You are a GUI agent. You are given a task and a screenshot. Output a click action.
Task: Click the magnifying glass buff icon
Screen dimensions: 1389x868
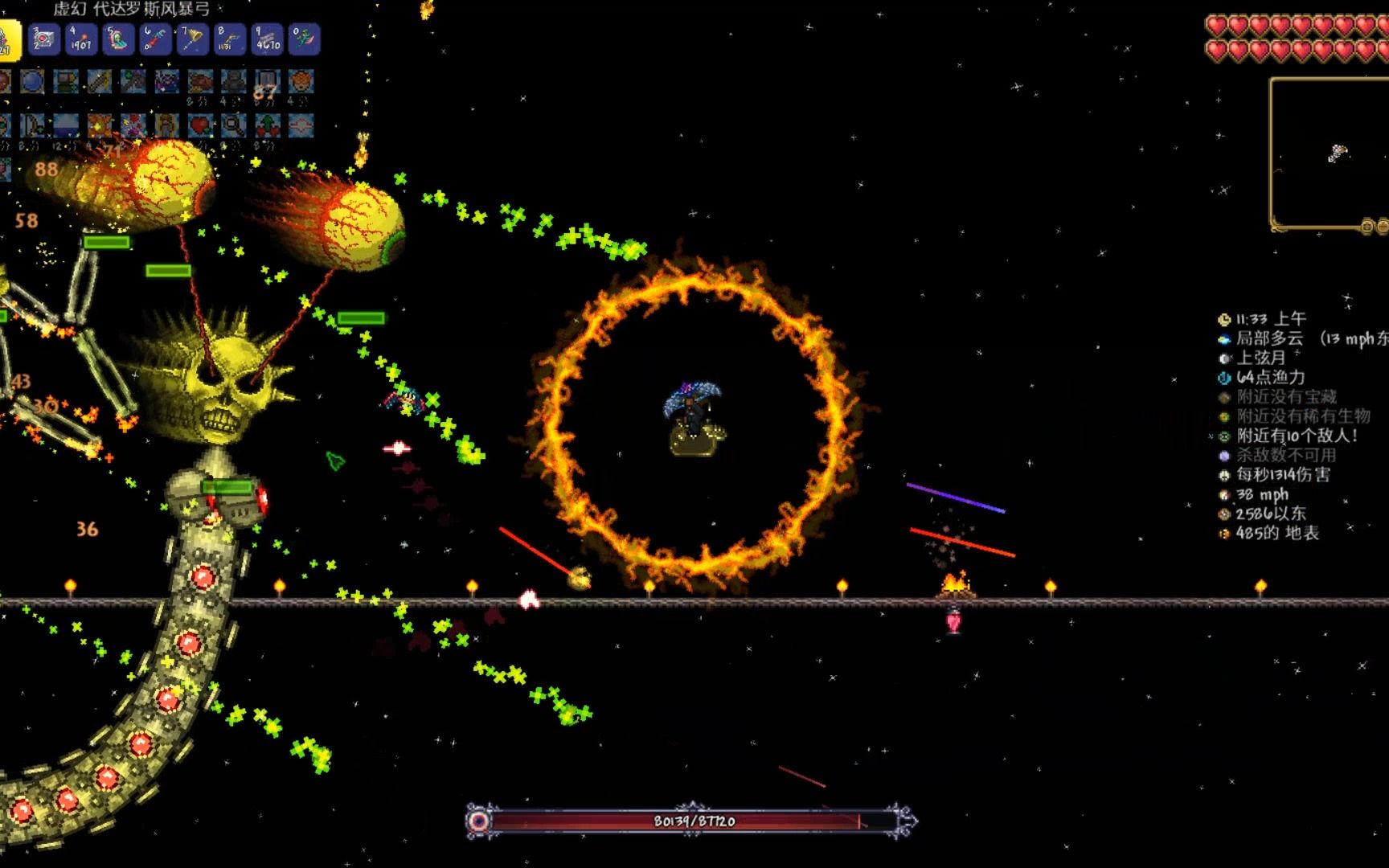pos(233,125)
